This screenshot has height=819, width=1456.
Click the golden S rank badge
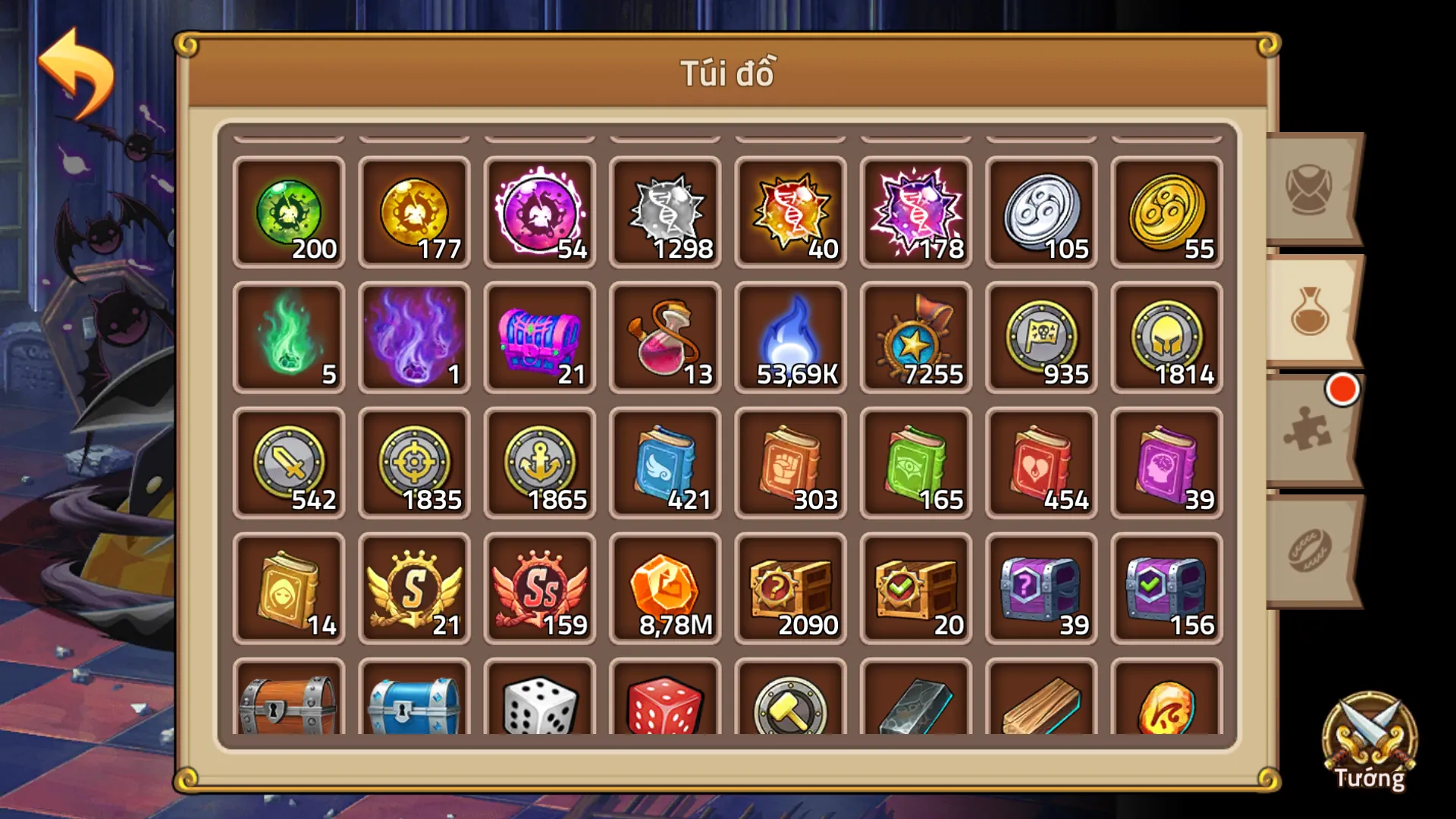click(x=414, y=590)
